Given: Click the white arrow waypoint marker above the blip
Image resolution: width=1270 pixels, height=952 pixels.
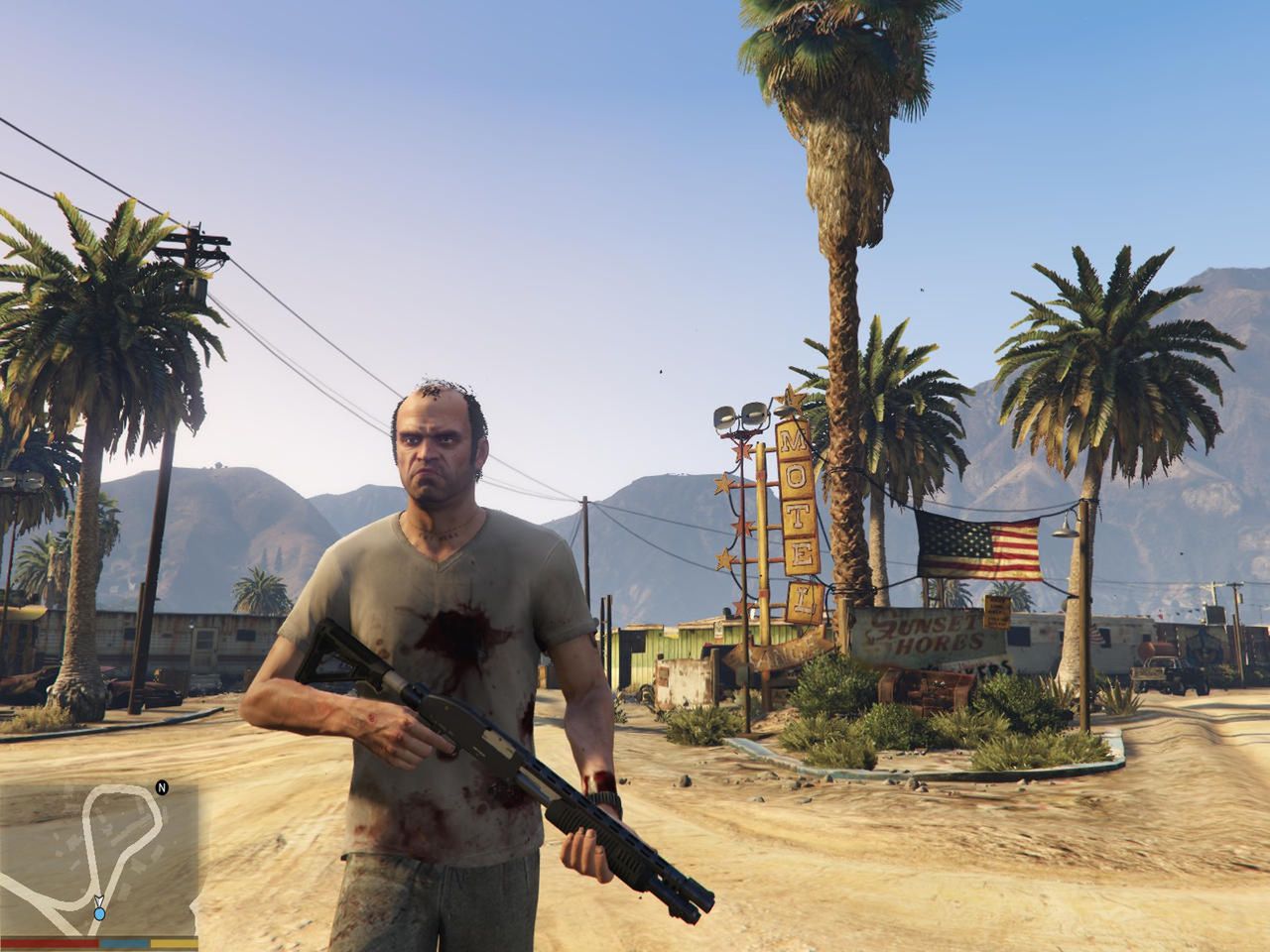Looking at the screenshot, I should point(97,898).
